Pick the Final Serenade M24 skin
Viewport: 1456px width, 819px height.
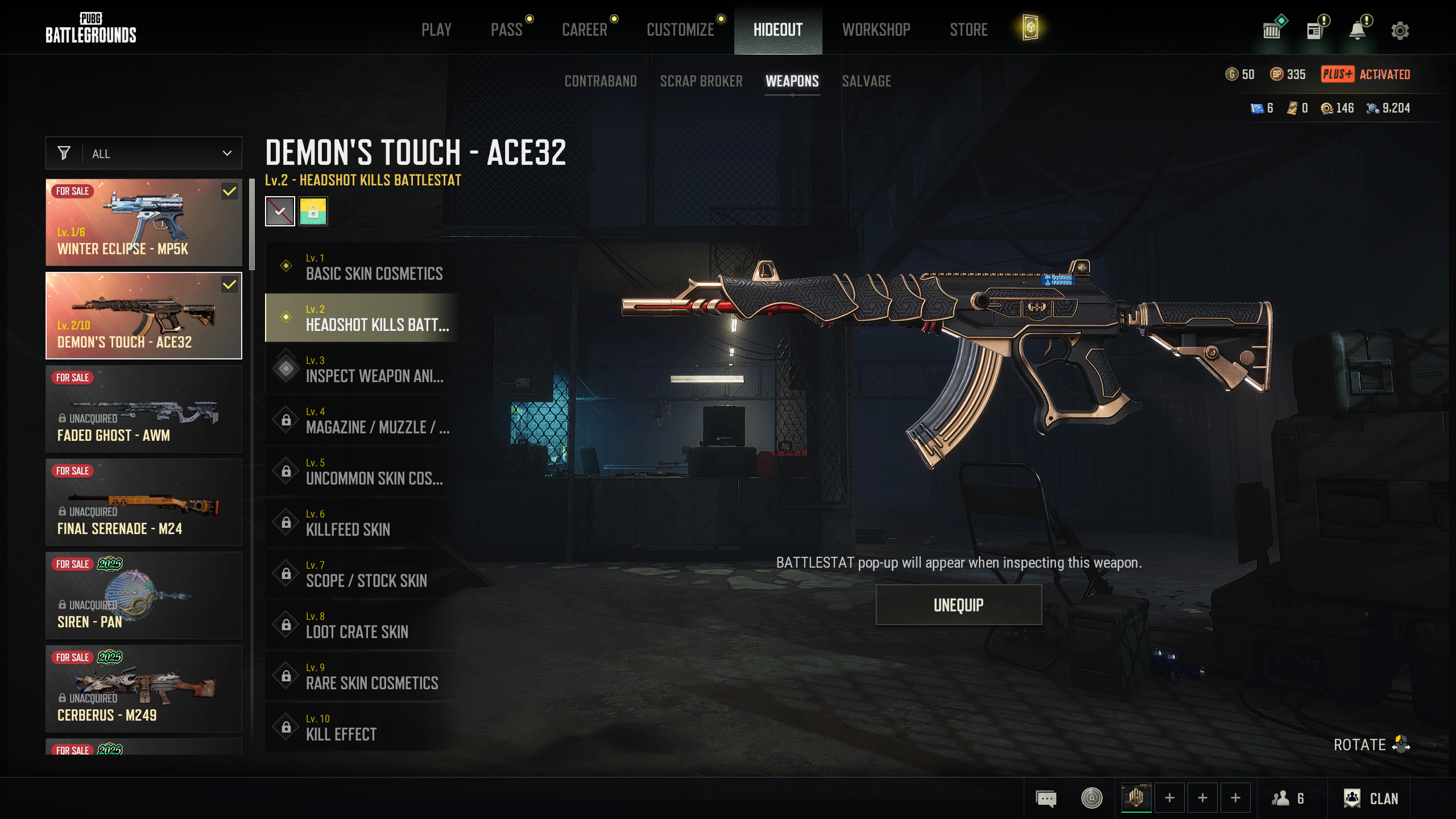tap(144, 502)
